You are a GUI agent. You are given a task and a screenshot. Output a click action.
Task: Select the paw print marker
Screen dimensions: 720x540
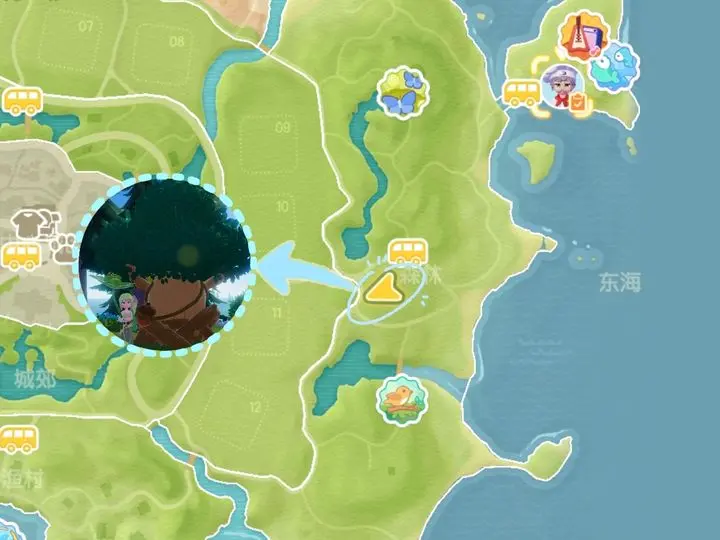pos(66,248)
